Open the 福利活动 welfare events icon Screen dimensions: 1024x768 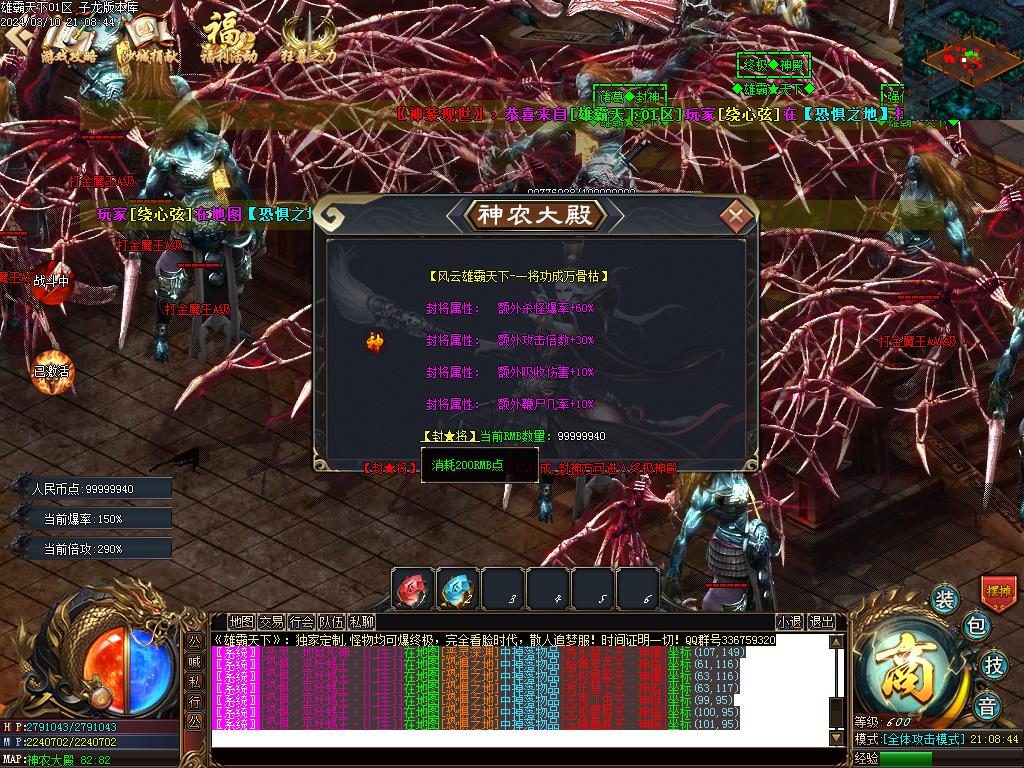point(228,40)
